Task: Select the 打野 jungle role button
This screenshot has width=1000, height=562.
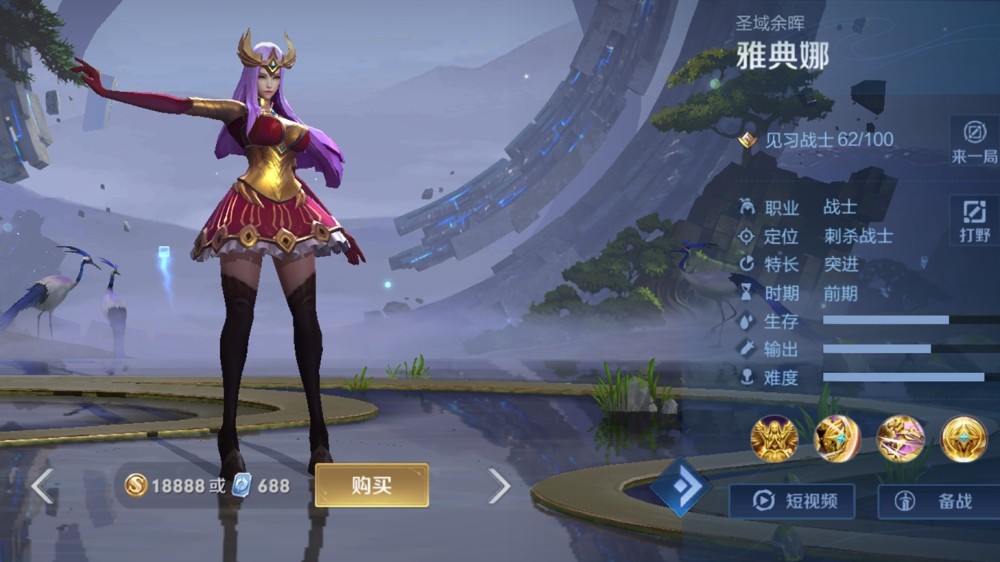Action: click(974, 220)
